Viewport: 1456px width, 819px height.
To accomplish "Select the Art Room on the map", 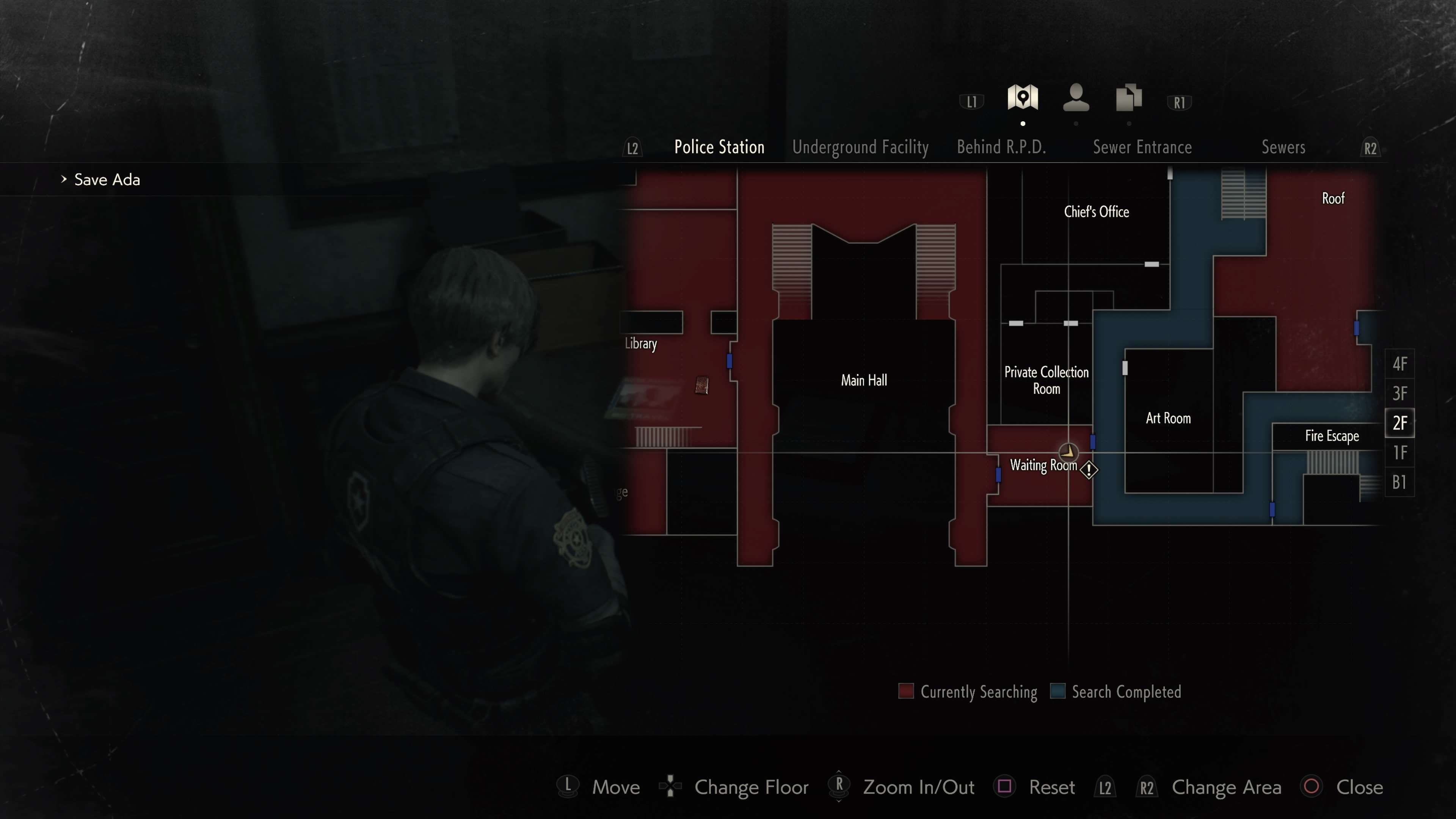I will (x=1168, y=418).
